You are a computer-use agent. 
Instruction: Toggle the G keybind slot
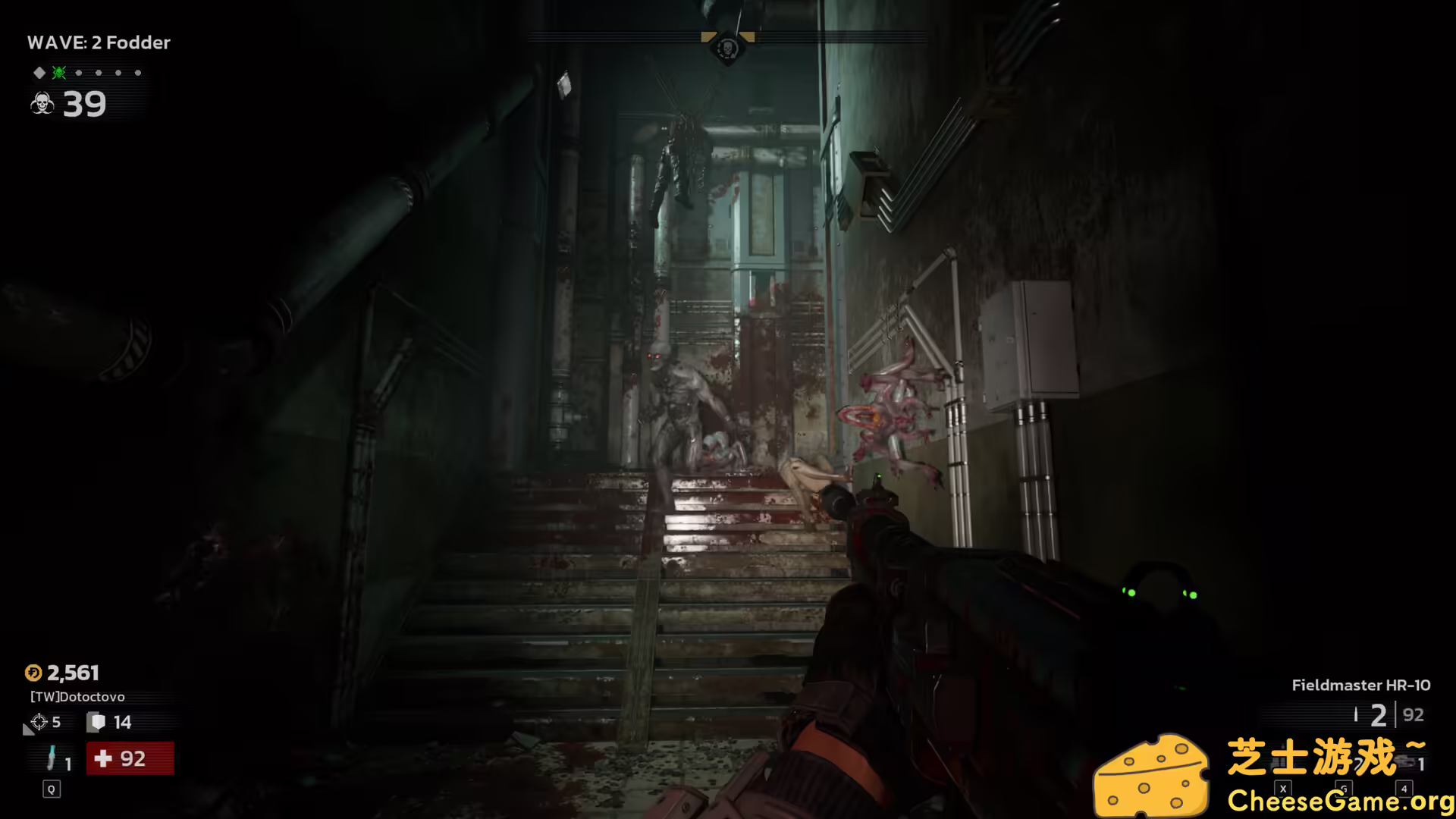point(1344,789)
